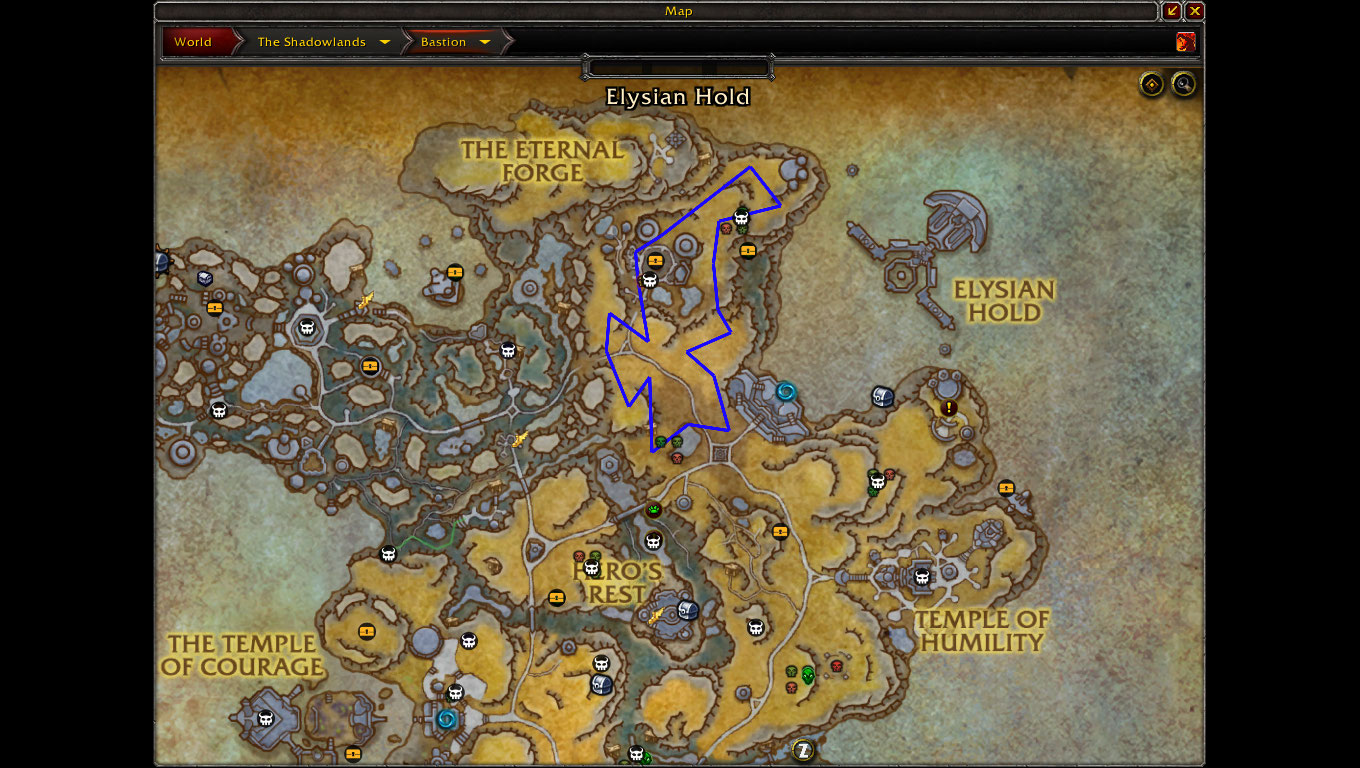
Task: Close the map window
Action: click(1195, 11)
